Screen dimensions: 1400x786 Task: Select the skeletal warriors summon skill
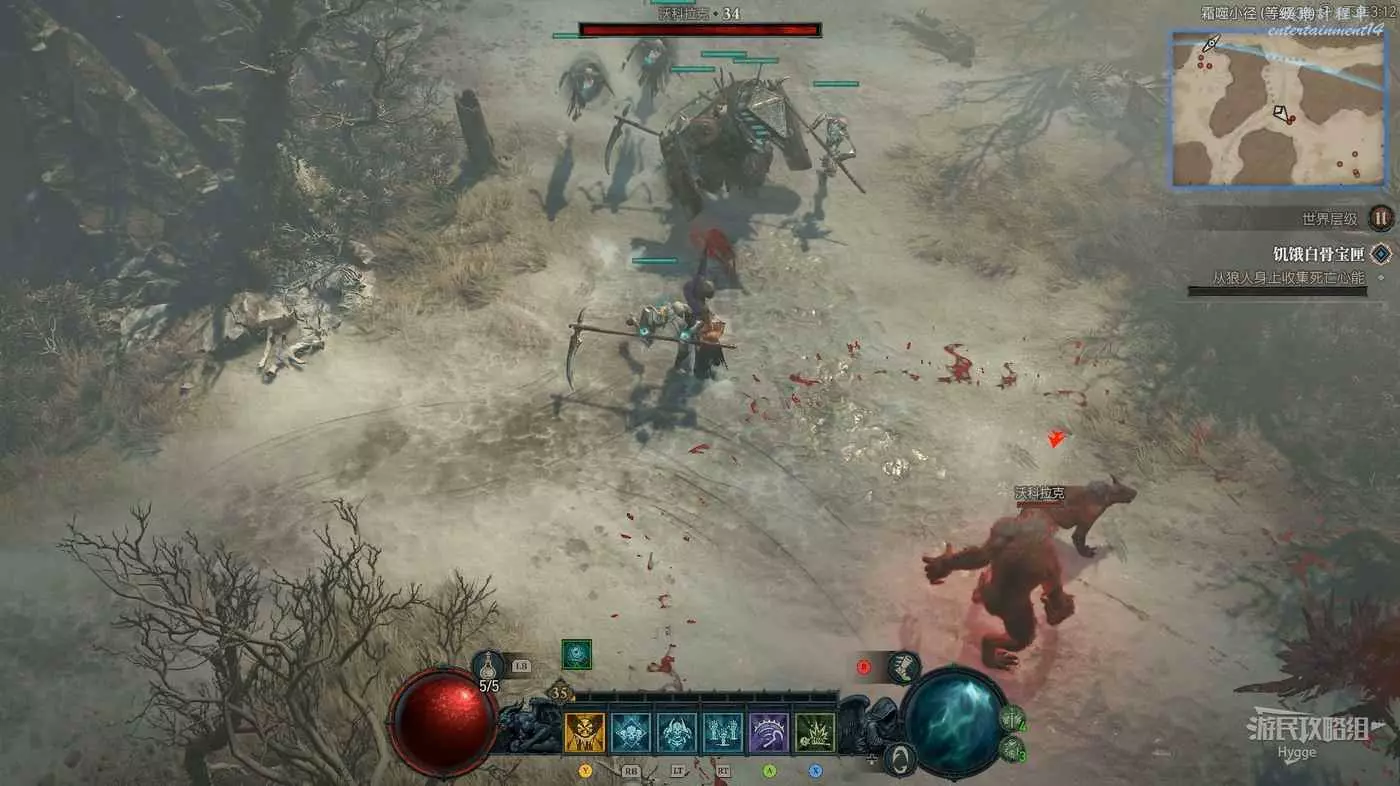coord(631,733)
